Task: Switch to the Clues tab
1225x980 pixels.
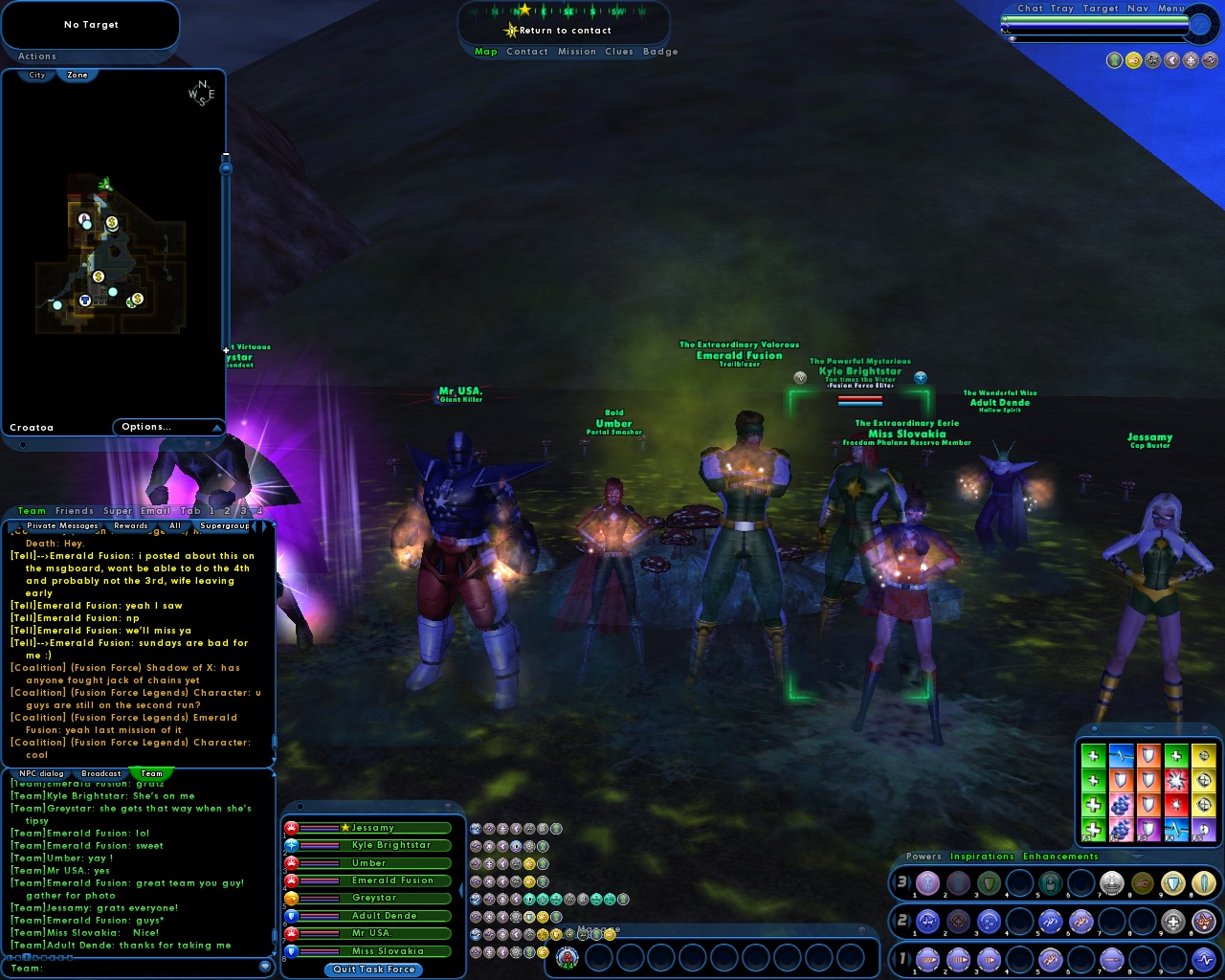Action: (x=618, y=52)
